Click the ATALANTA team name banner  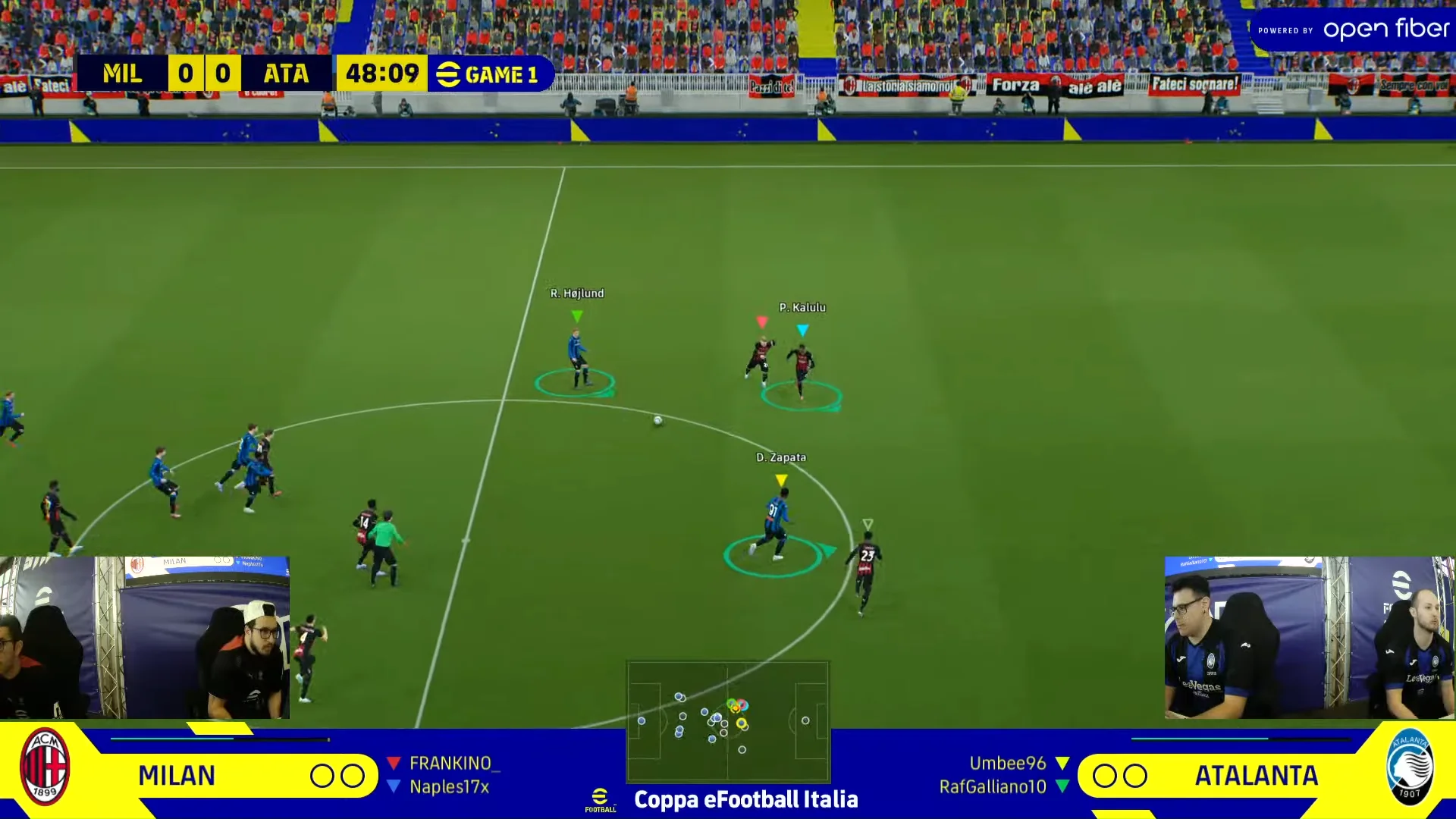1257,775
